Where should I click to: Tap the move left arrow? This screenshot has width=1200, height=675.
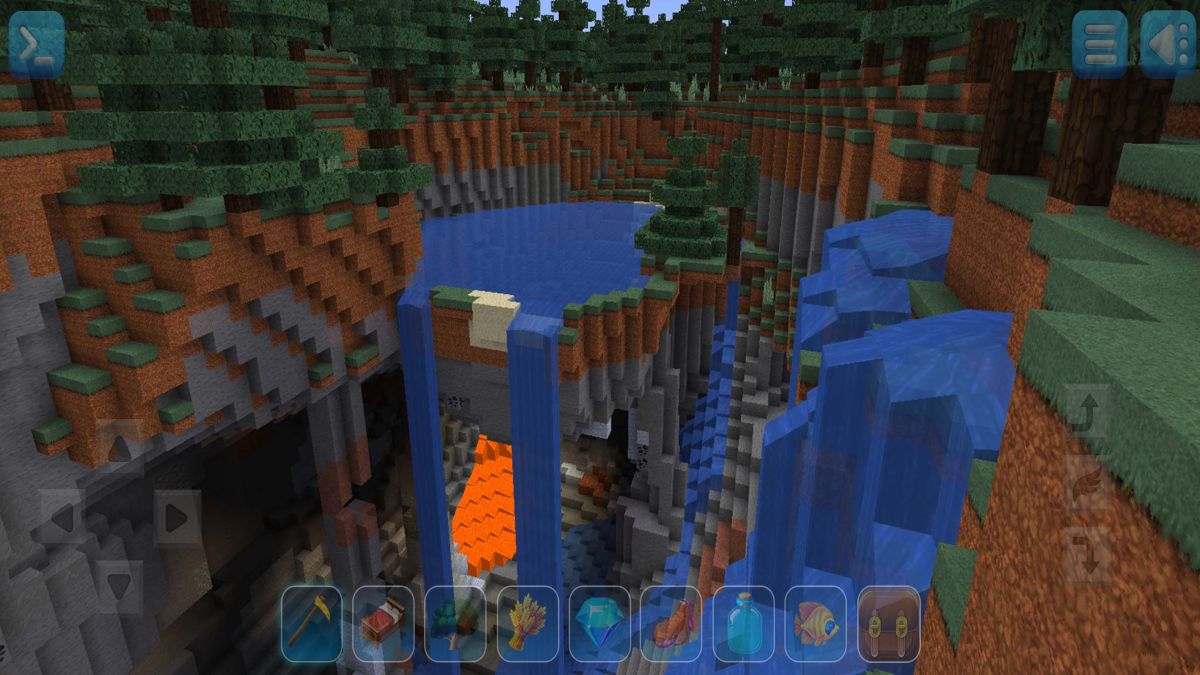tap(63, 517)
